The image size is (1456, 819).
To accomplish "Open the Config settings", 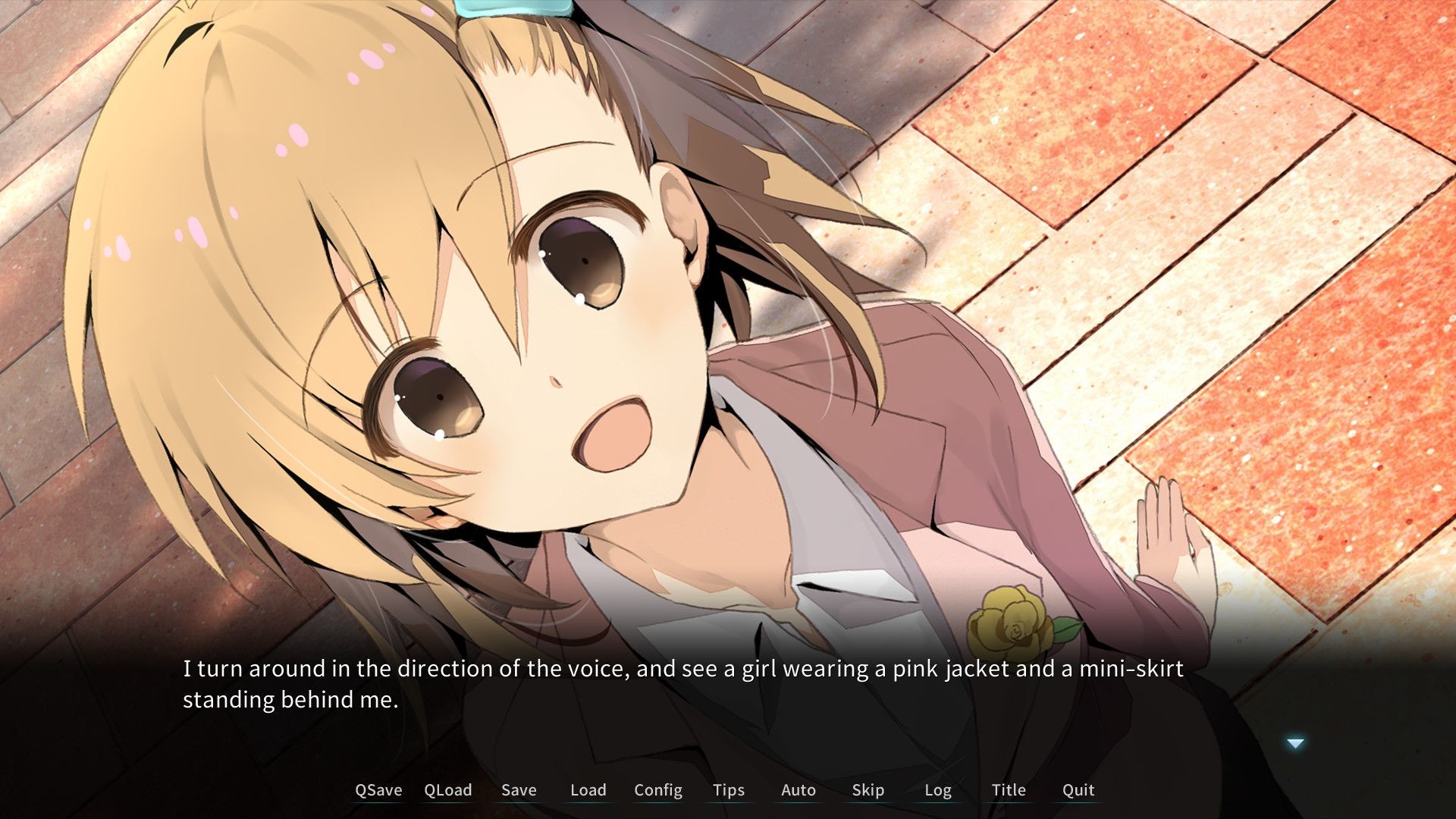I will 657,790.
